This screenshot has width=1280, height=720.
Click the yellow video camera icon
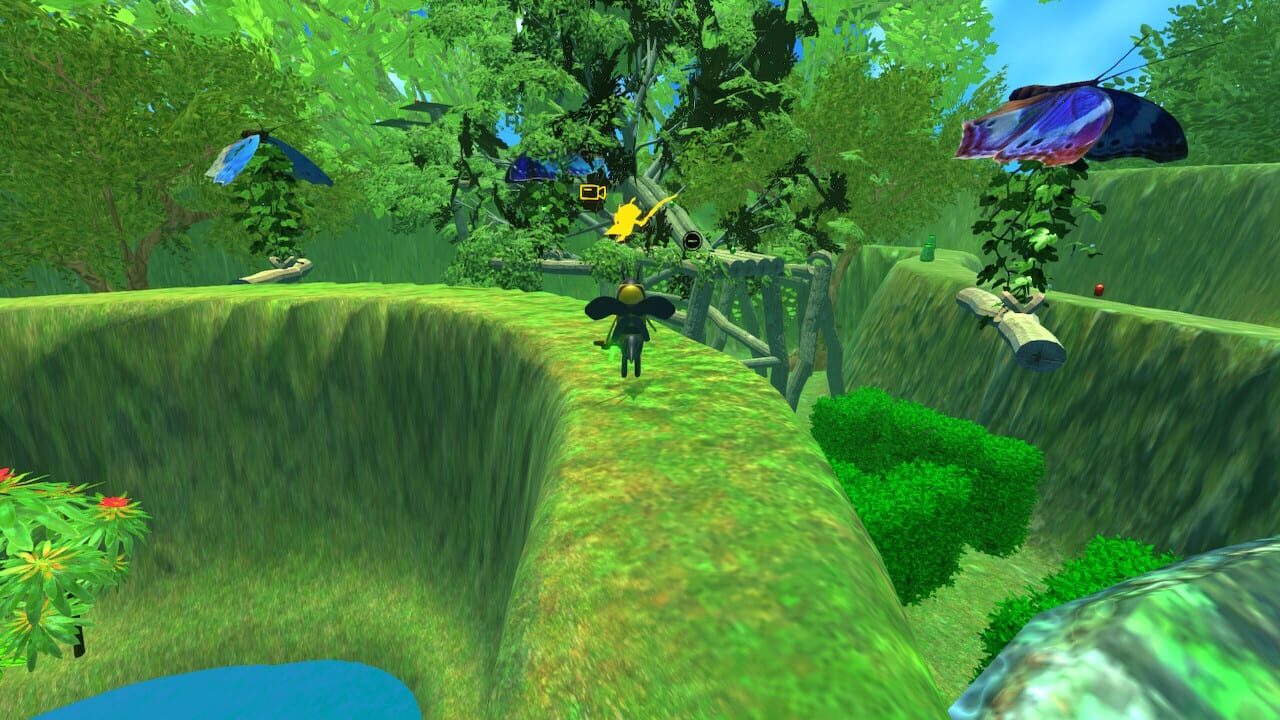tap(591, 192)
